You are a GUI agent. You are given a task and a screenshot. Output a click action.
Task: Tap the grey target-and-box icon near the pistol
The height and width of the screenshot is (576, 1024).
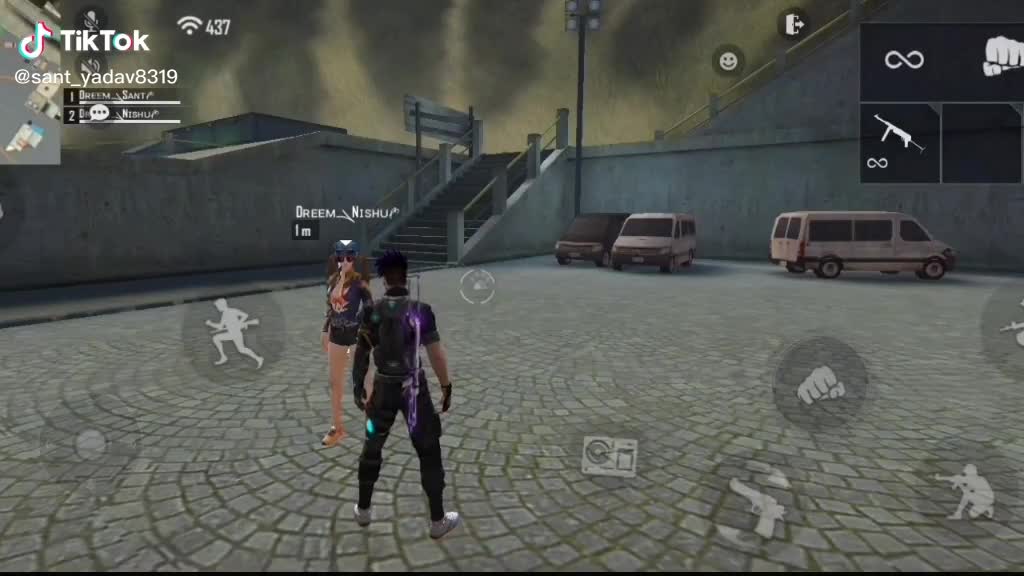(609, 456)
